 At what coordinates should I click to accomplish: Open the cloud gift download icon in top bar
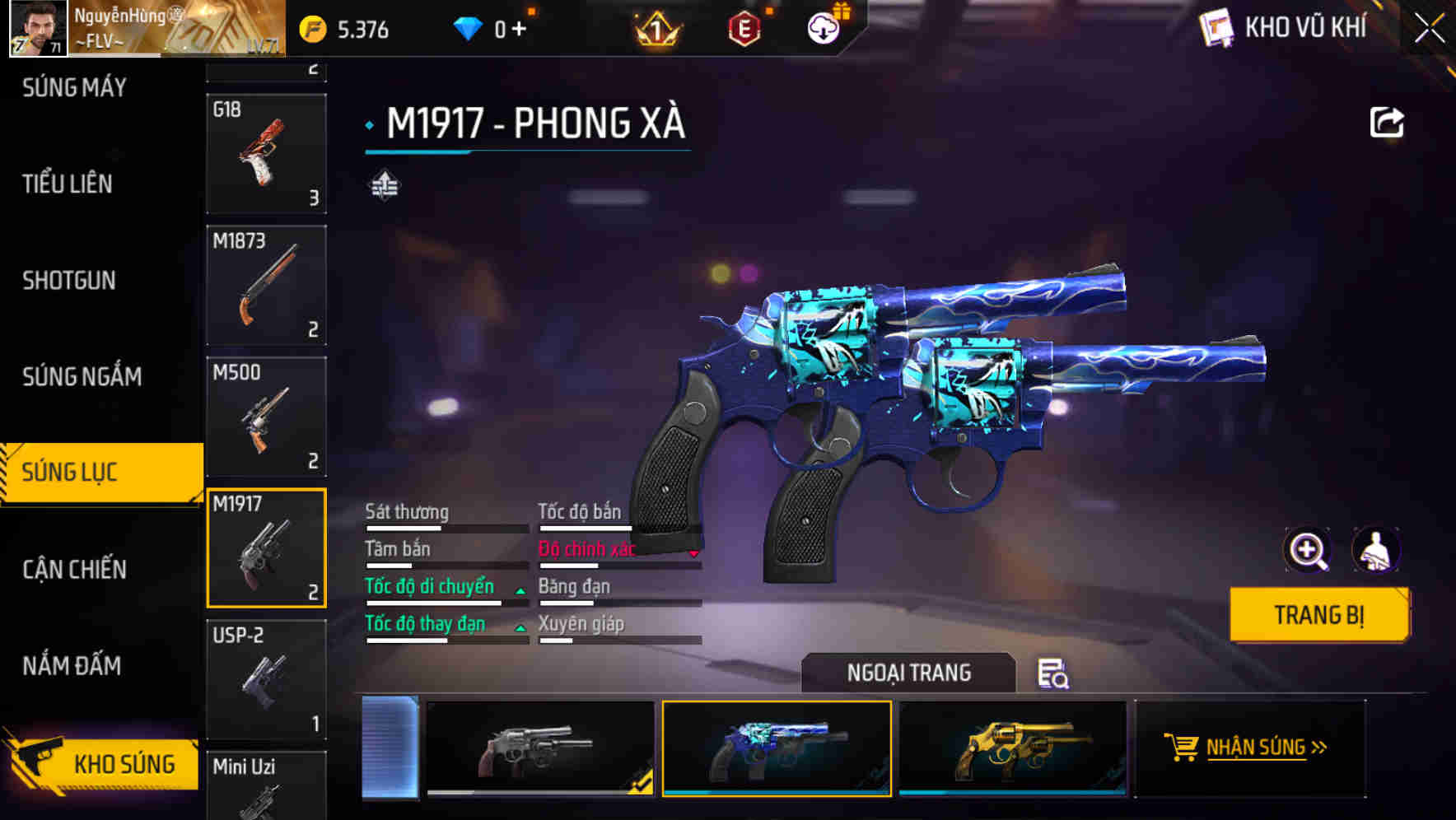[822, 27]
